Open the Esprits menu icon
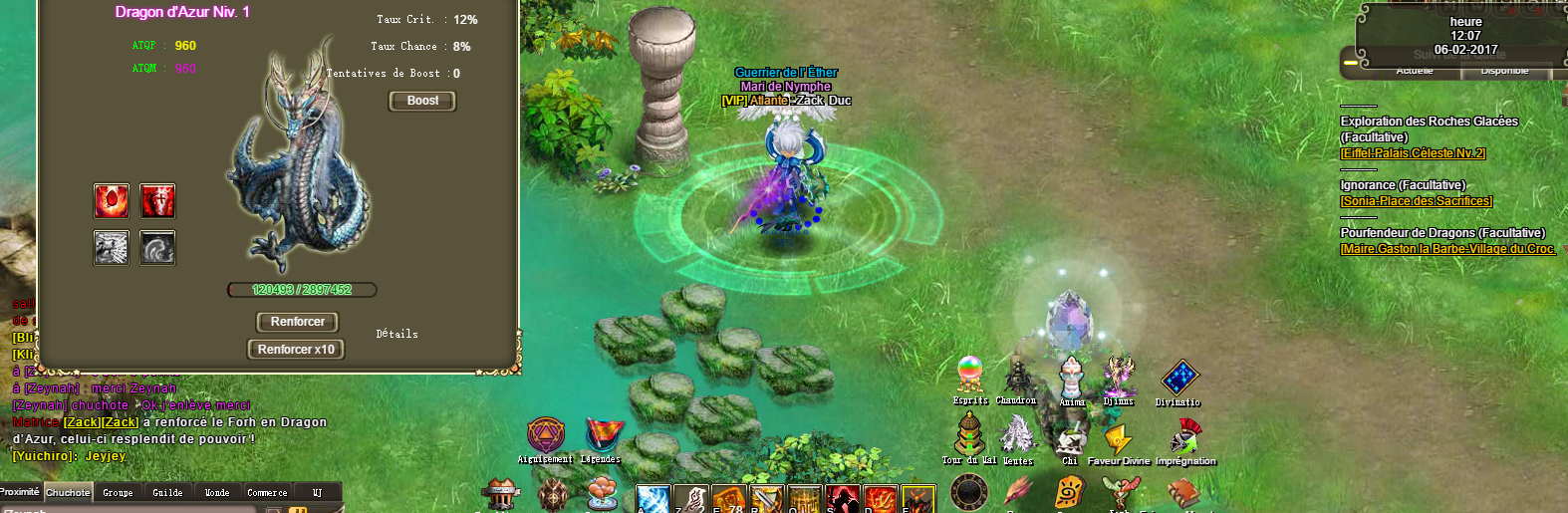1568x513 pixels. (970, 376)
